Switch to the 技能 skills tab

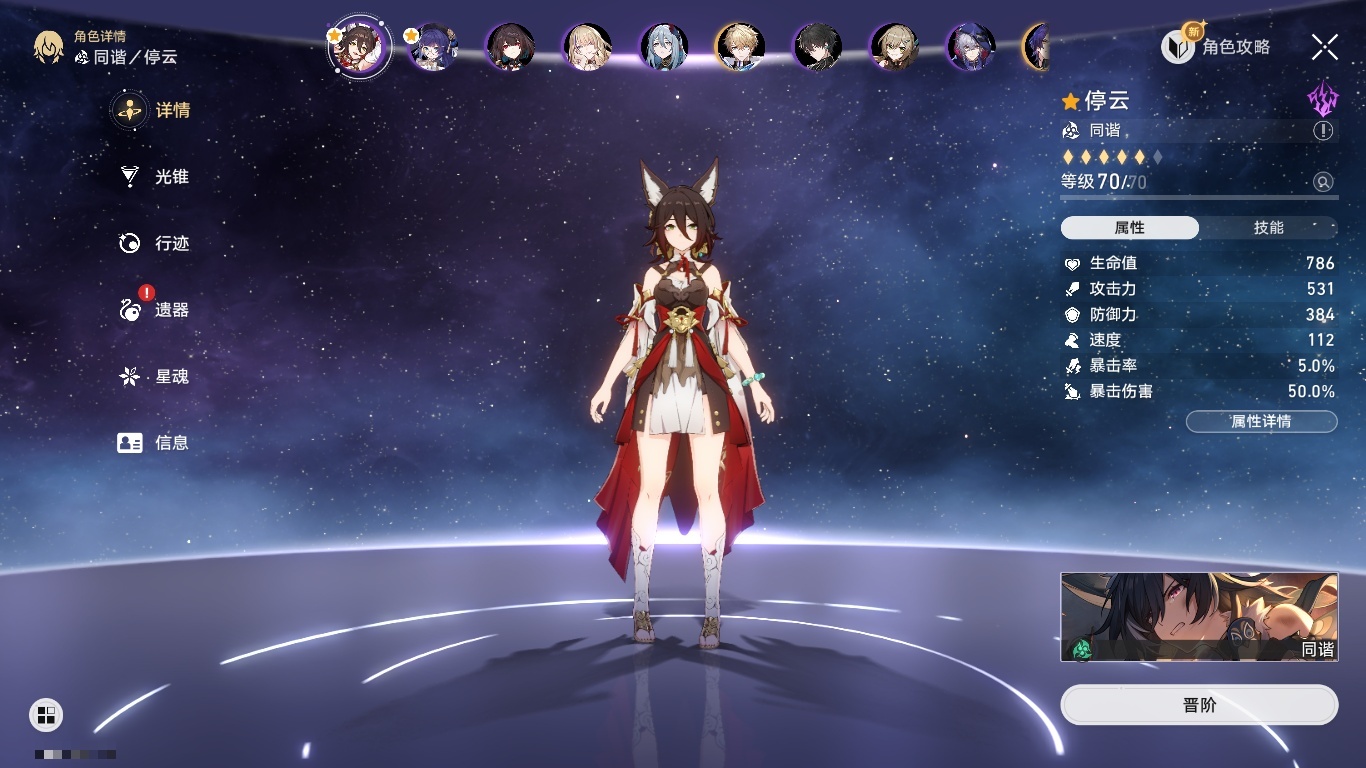(1268, 228)
